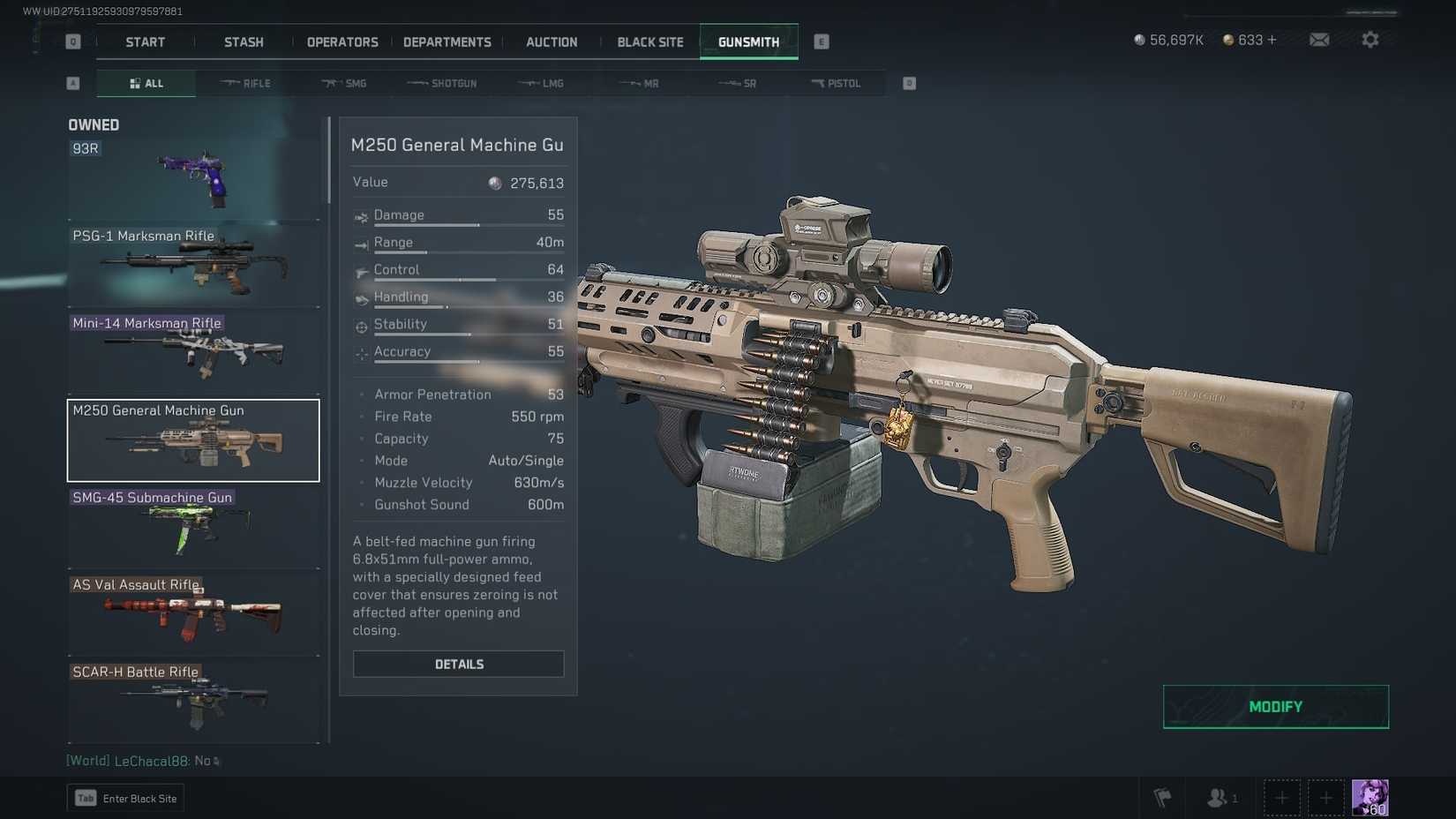Open the BLACK SITE menu tab
Image resolution: width=1456 pixels, height=819 pixels.
tap(649, 41)
